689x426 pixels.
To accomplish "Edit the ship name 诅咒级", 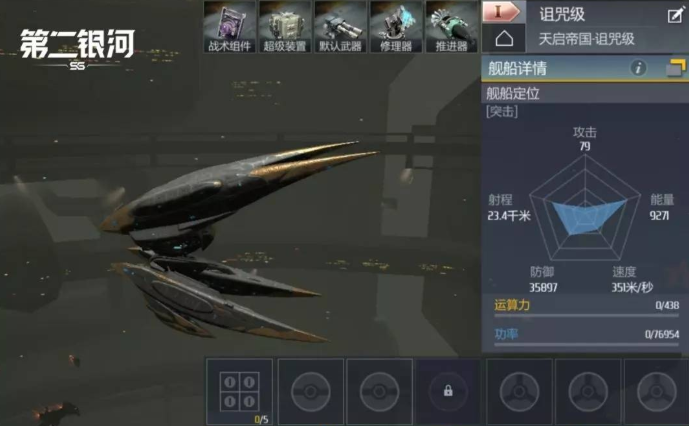I will point(675,14).
